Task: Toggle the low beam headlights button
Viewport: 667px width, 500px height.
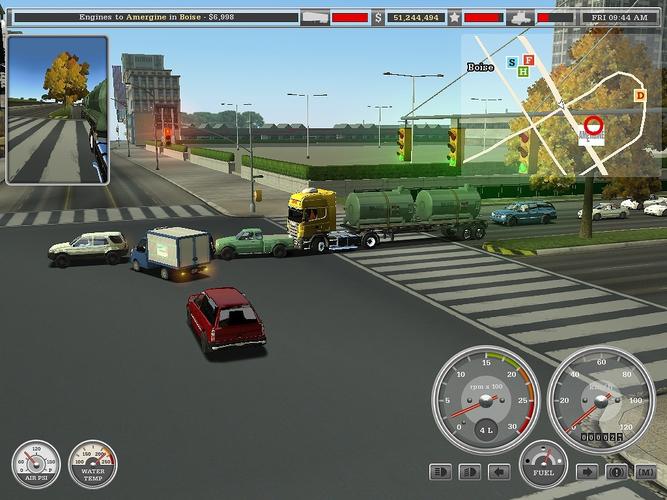Action: click(468, 472)
